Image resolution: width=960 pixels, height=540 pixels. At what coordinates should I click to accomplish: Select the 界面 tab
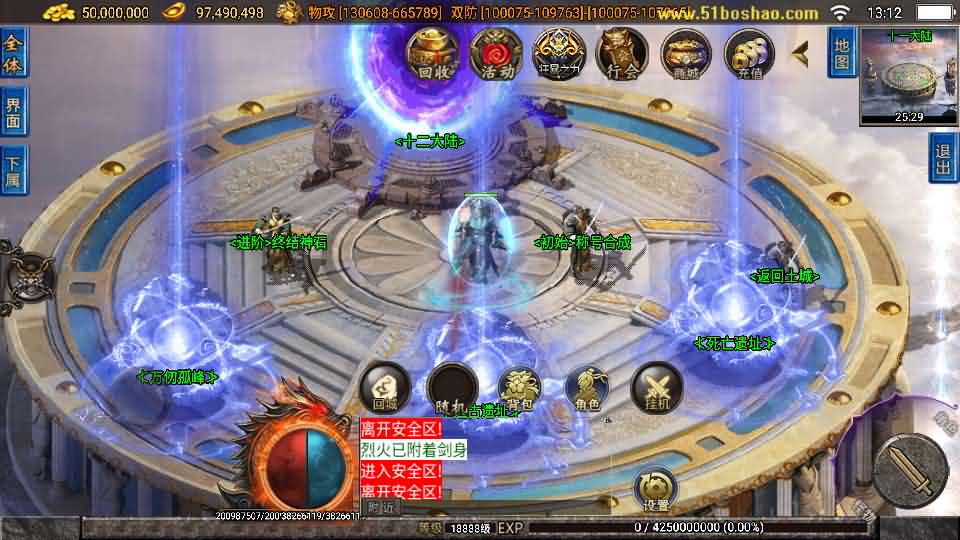click(14, 111)
